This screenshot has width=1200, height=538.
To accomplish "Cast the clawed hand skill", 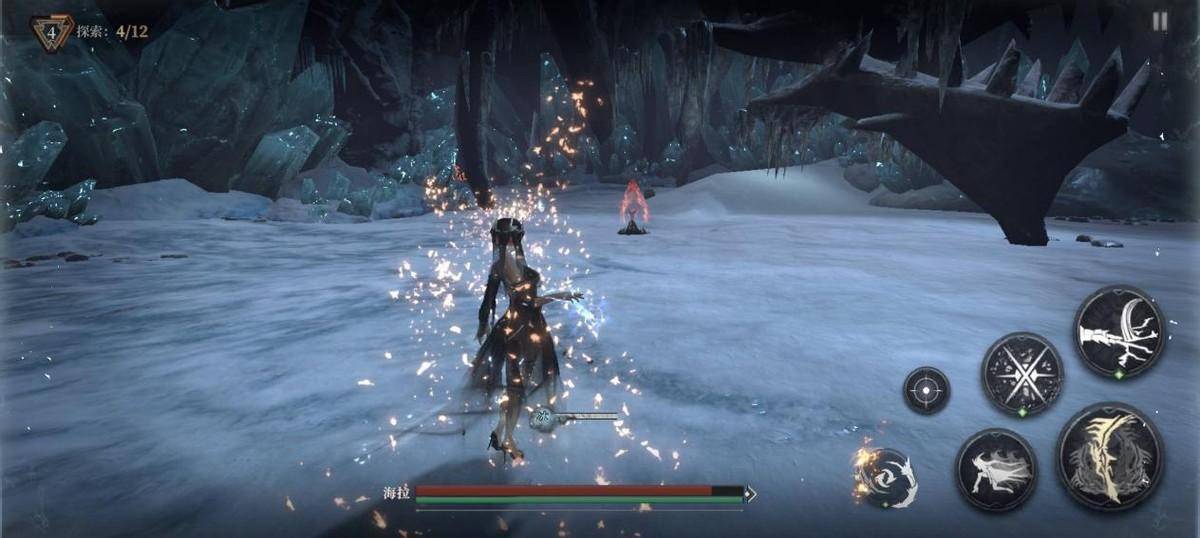I will click(x=1120, y=332).
